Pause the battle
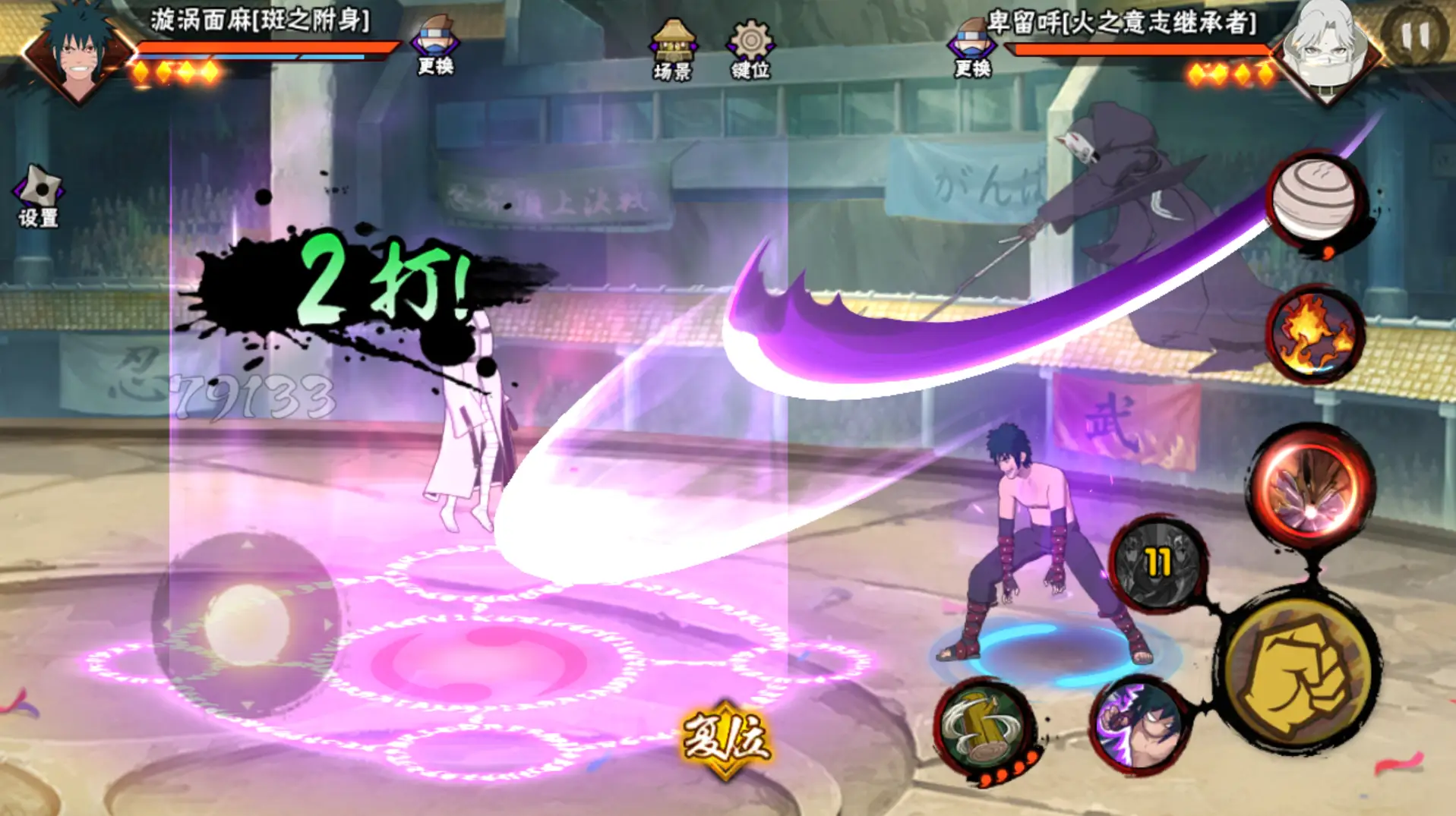The height and width of the screenshot is (816, 1456). point(1415,36)
